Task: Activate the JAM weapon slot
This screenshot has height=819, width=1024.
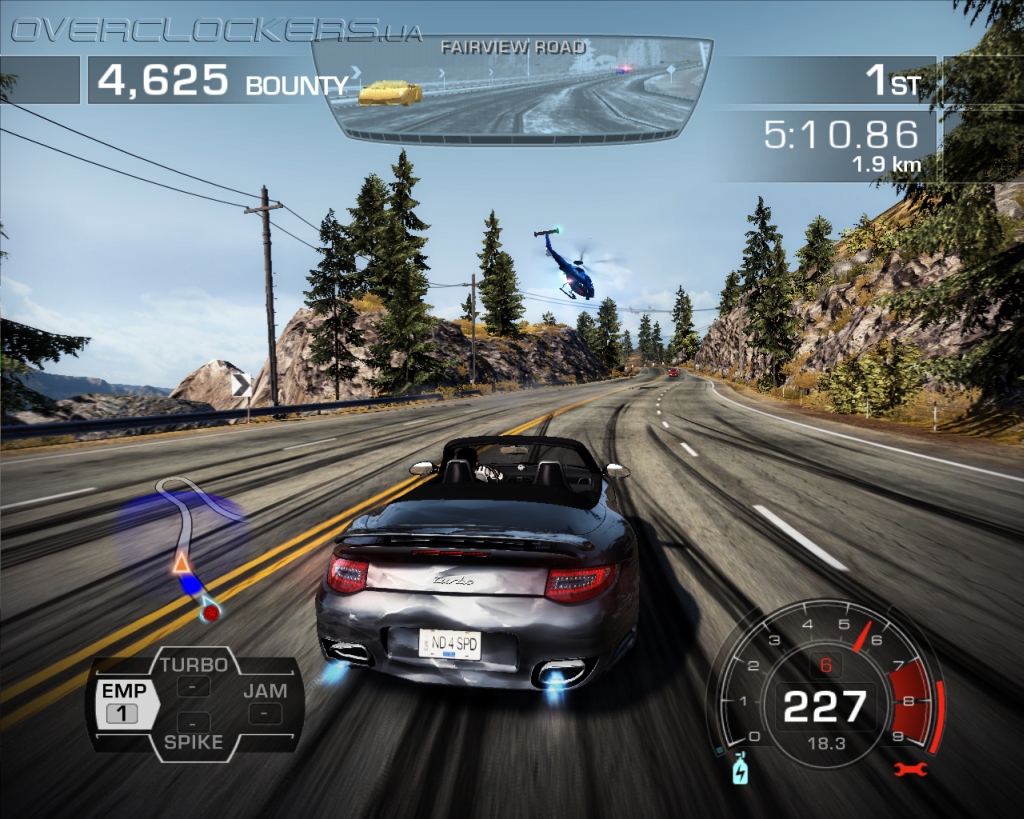Action: pyautogui.click(x=265, y=702)
